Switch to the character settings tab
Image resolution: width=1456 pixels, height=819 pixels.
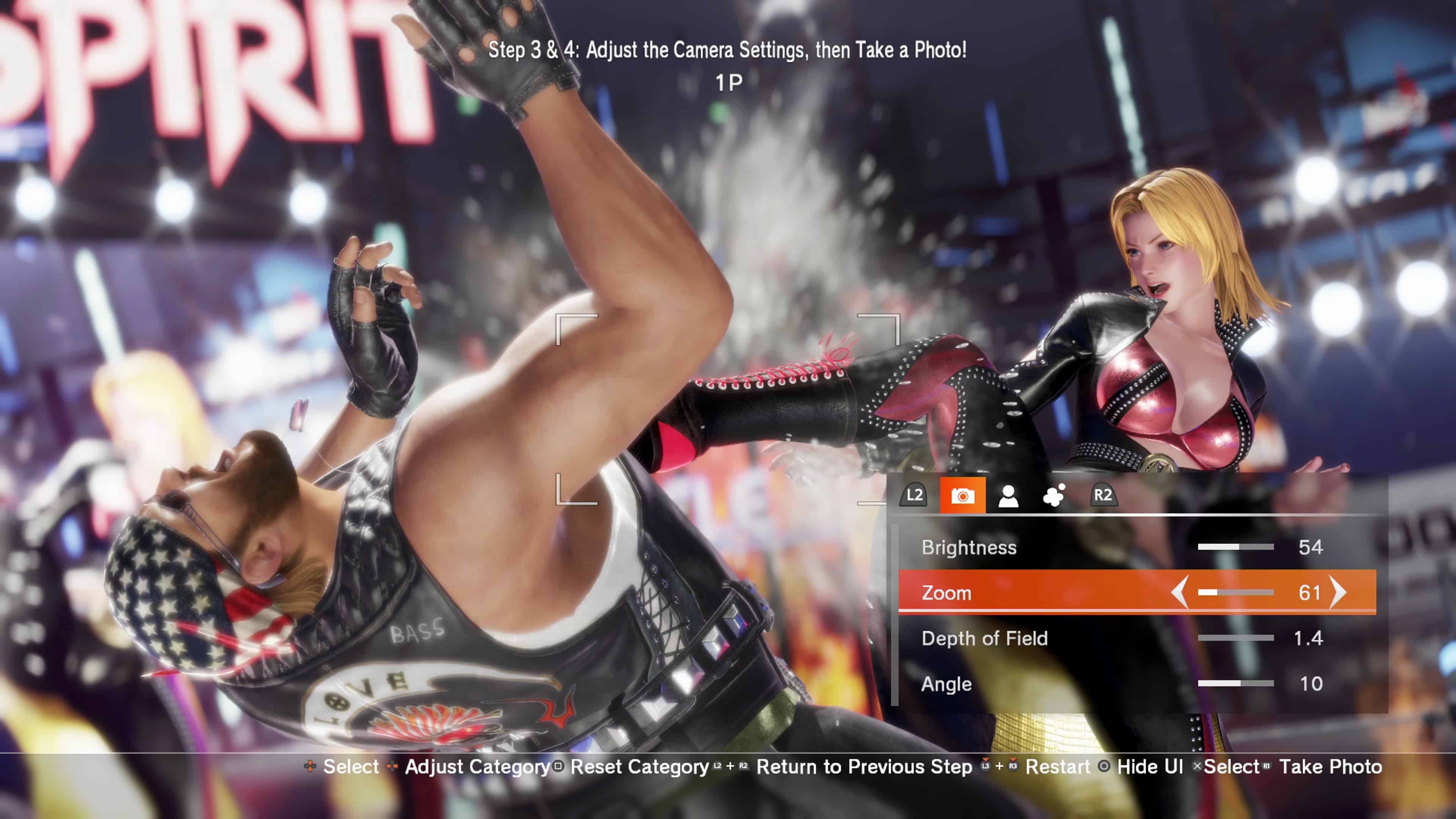[x=1009, y=497]
